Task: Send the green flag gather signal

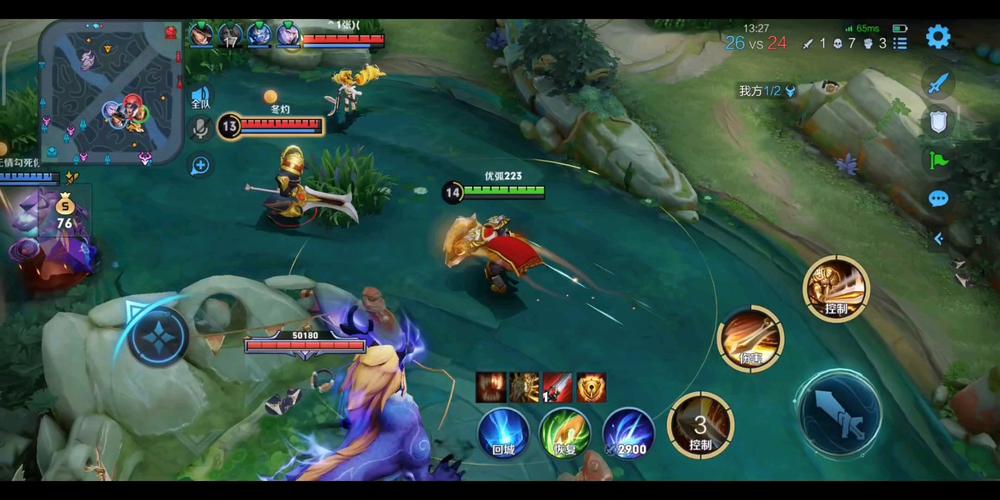Action: (937, 160)
